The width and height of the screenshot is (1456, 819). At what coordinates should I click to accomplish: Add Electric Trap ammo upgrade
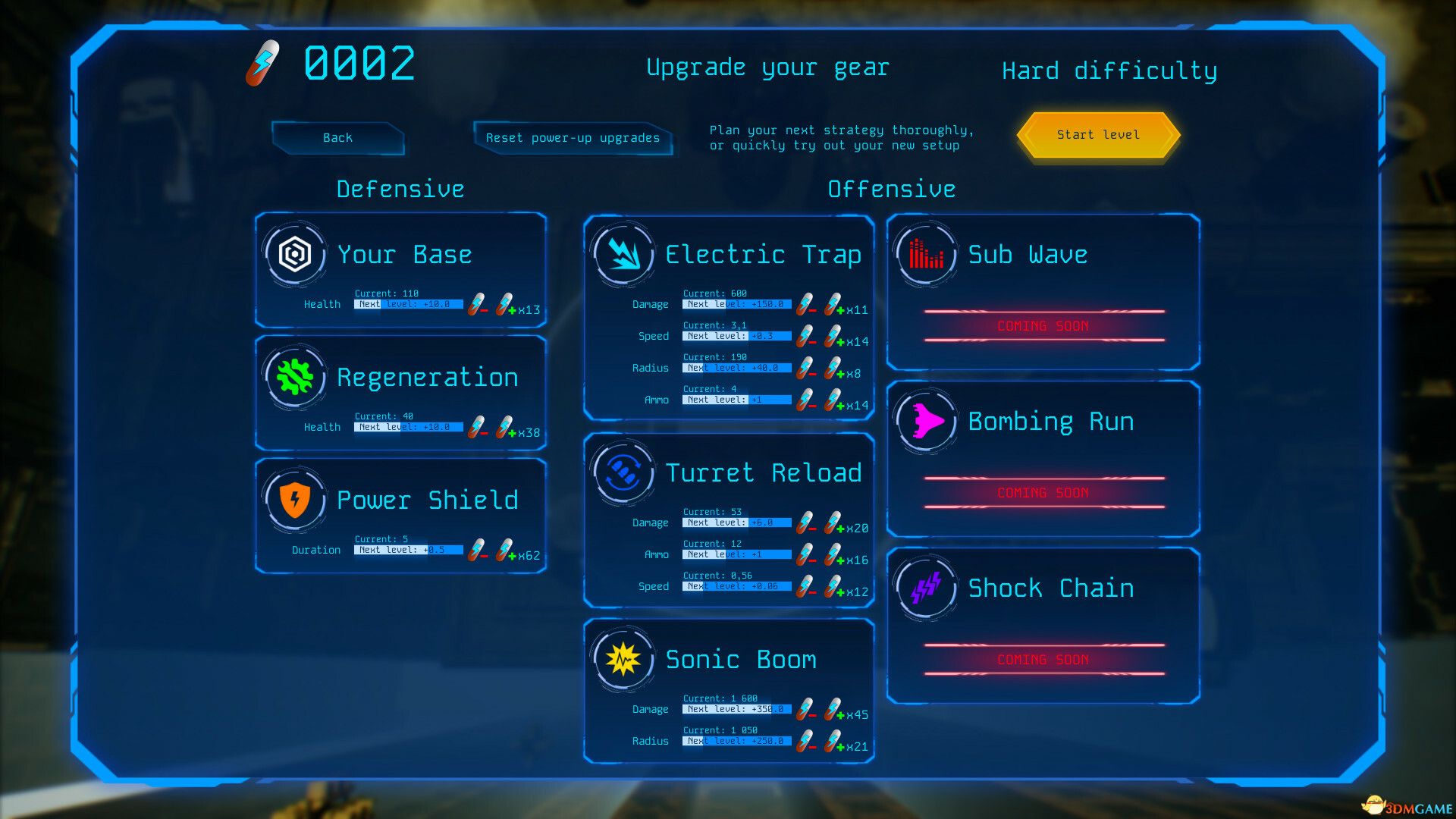pos(833,400)
